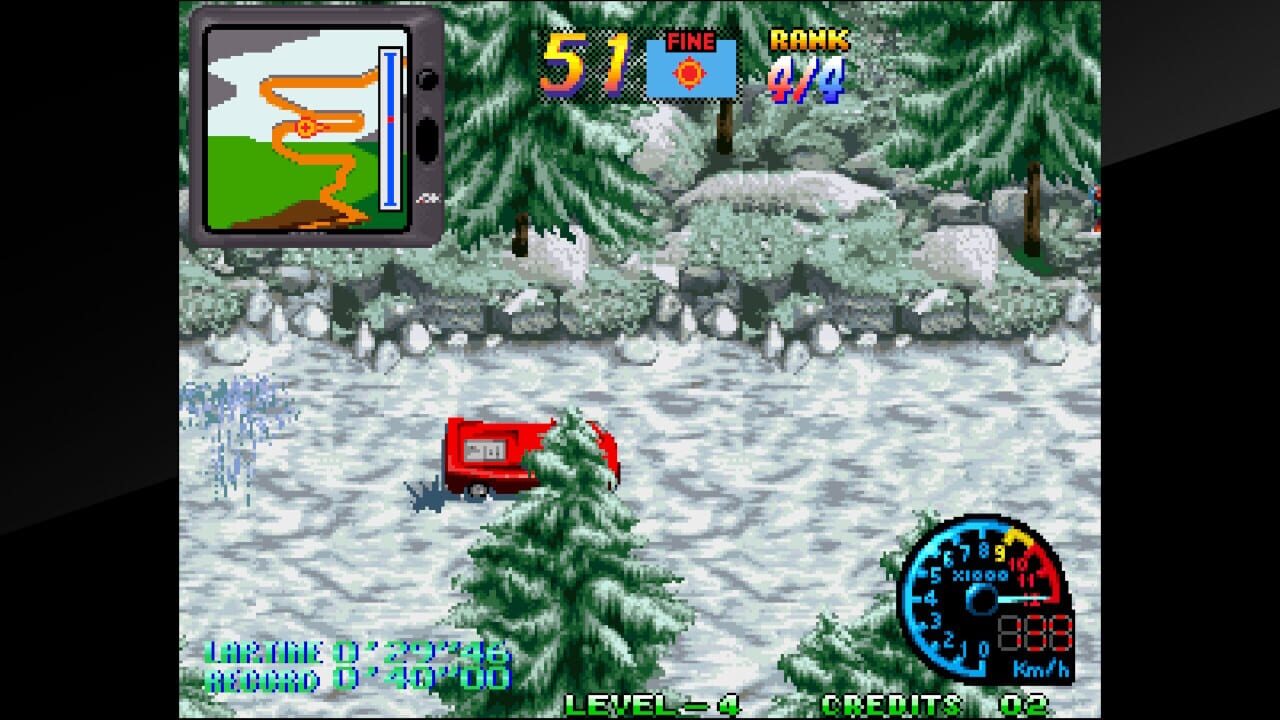Screen dimensions: 1280x720
Task: Click the red marker on the progress bar
Action: [x=391, y=118]
